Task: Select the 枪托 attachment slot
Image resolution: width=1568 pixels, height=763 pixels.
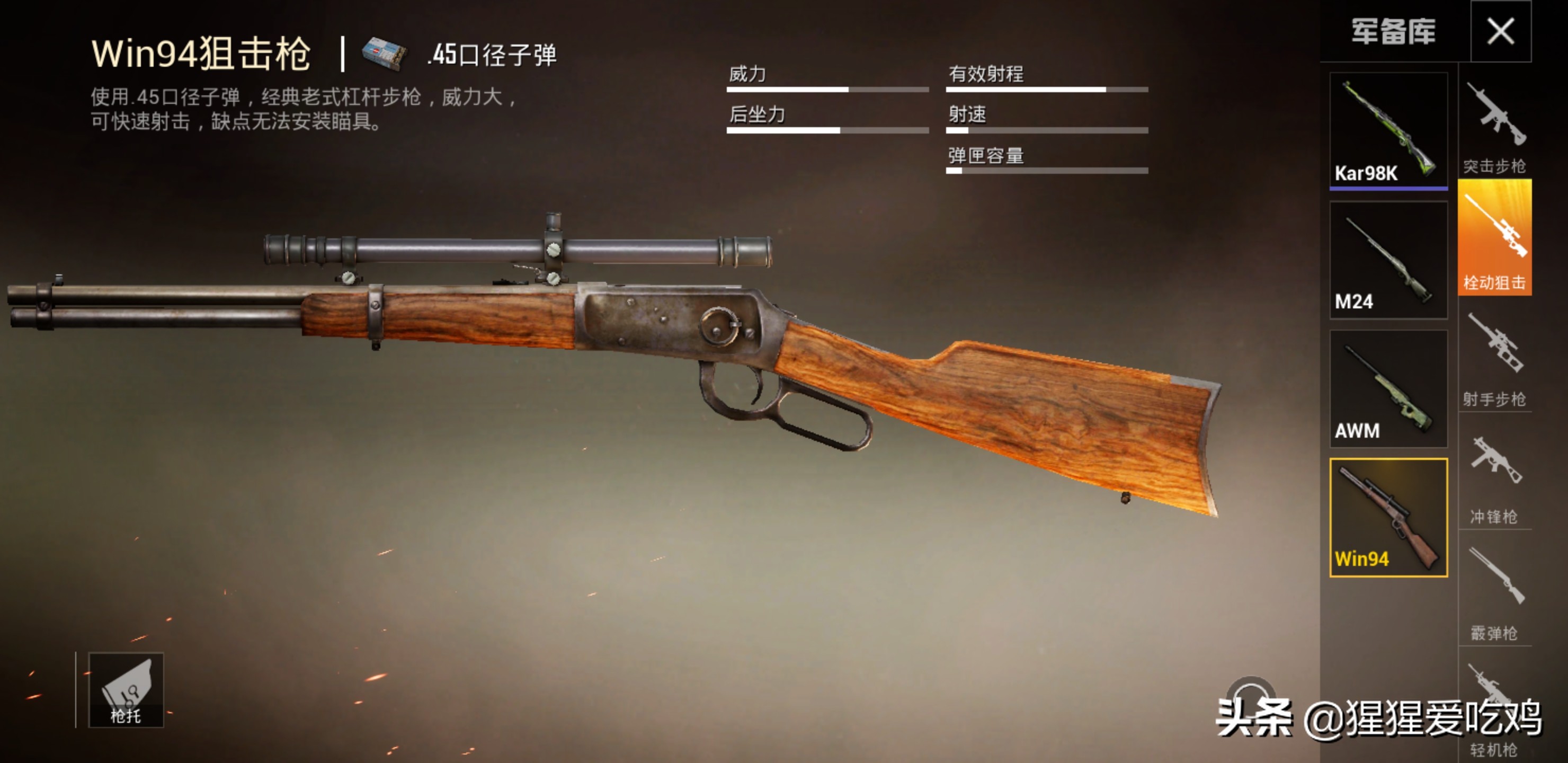Action: pyautogui.click(x=126, y=690)
